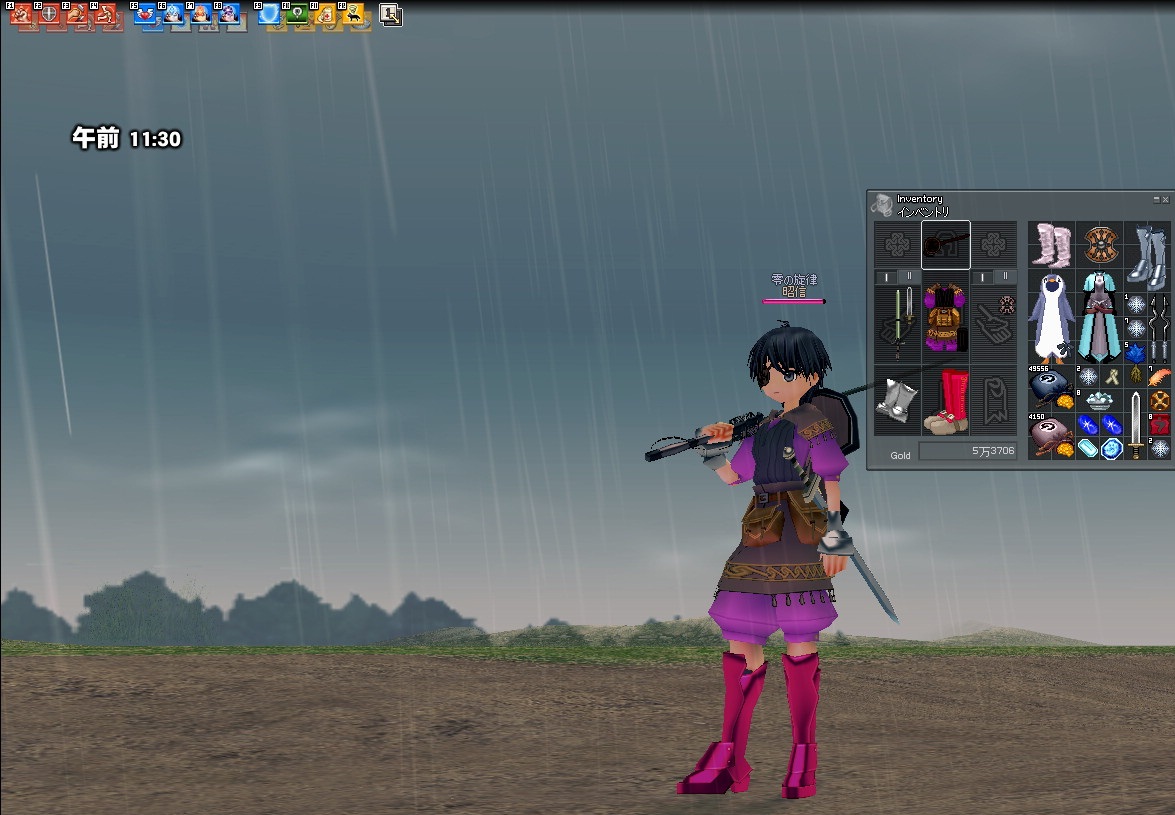Select the long silver sword in the bag

(x=1136, y=424)
